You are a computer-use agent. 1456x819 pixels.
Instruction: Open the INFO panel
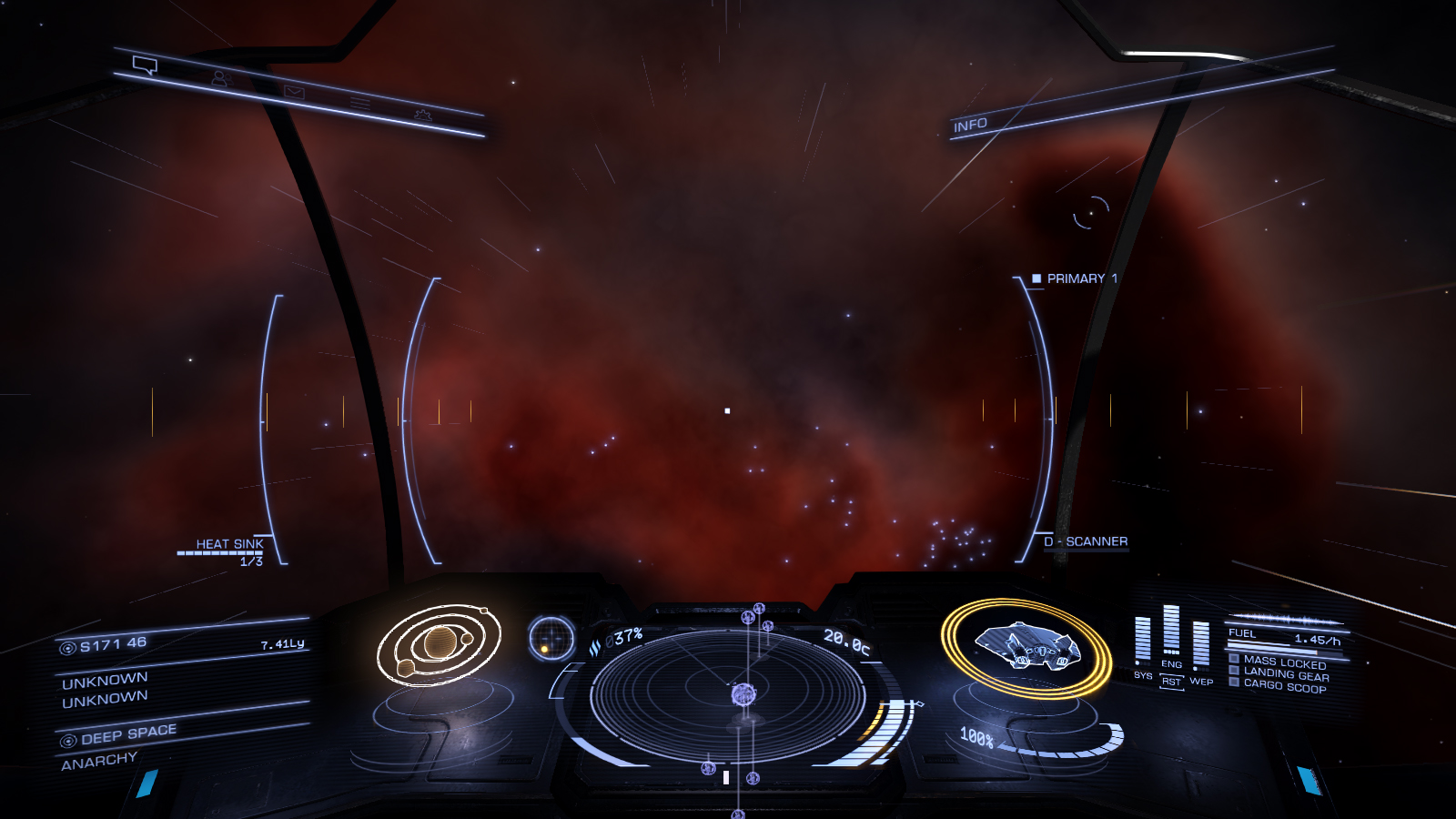(970, 125)
